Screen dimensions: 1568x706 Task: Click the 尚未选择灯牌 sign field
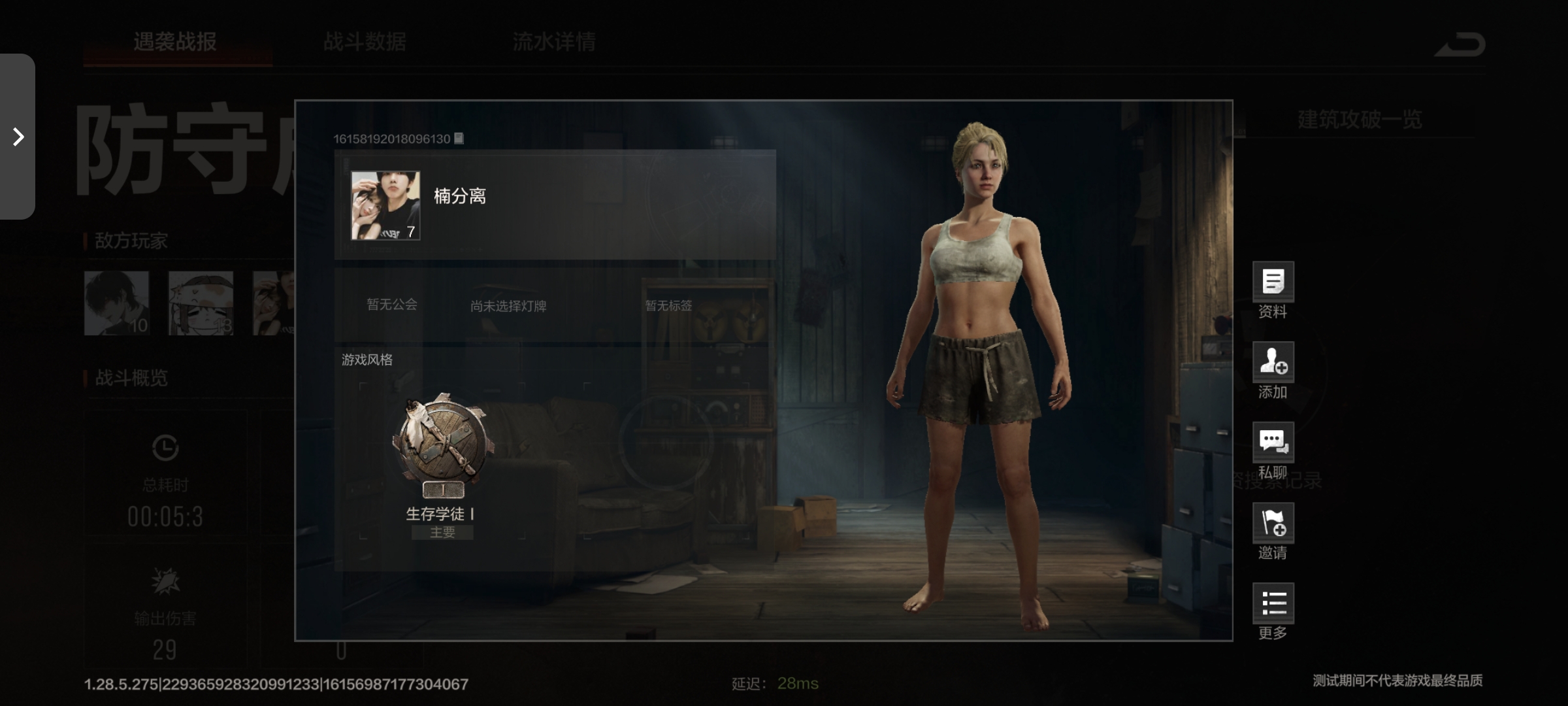(x=508, y=306)
